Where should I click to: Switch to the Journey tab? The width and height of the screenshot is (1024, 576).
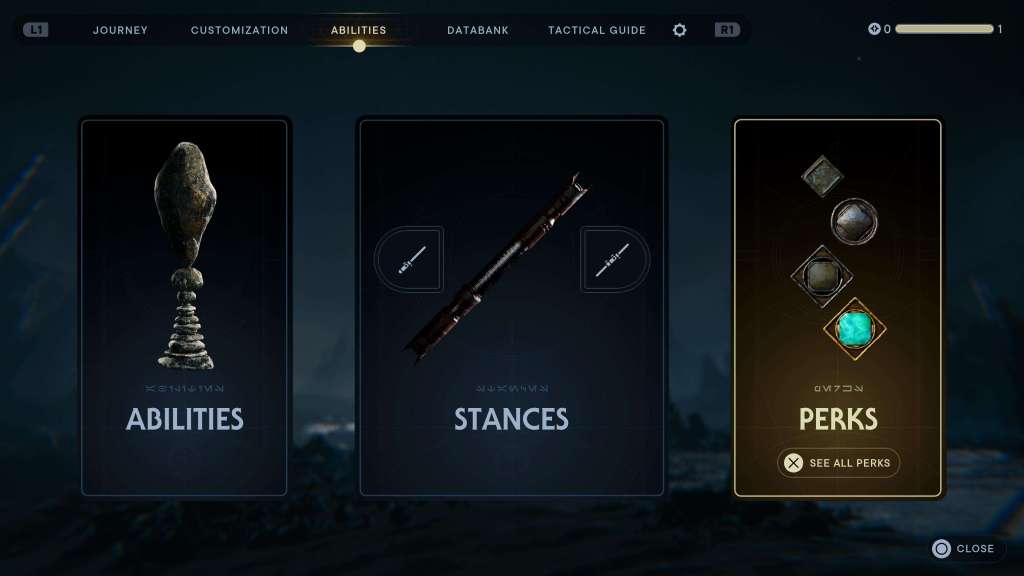click(x=120, y=30)
